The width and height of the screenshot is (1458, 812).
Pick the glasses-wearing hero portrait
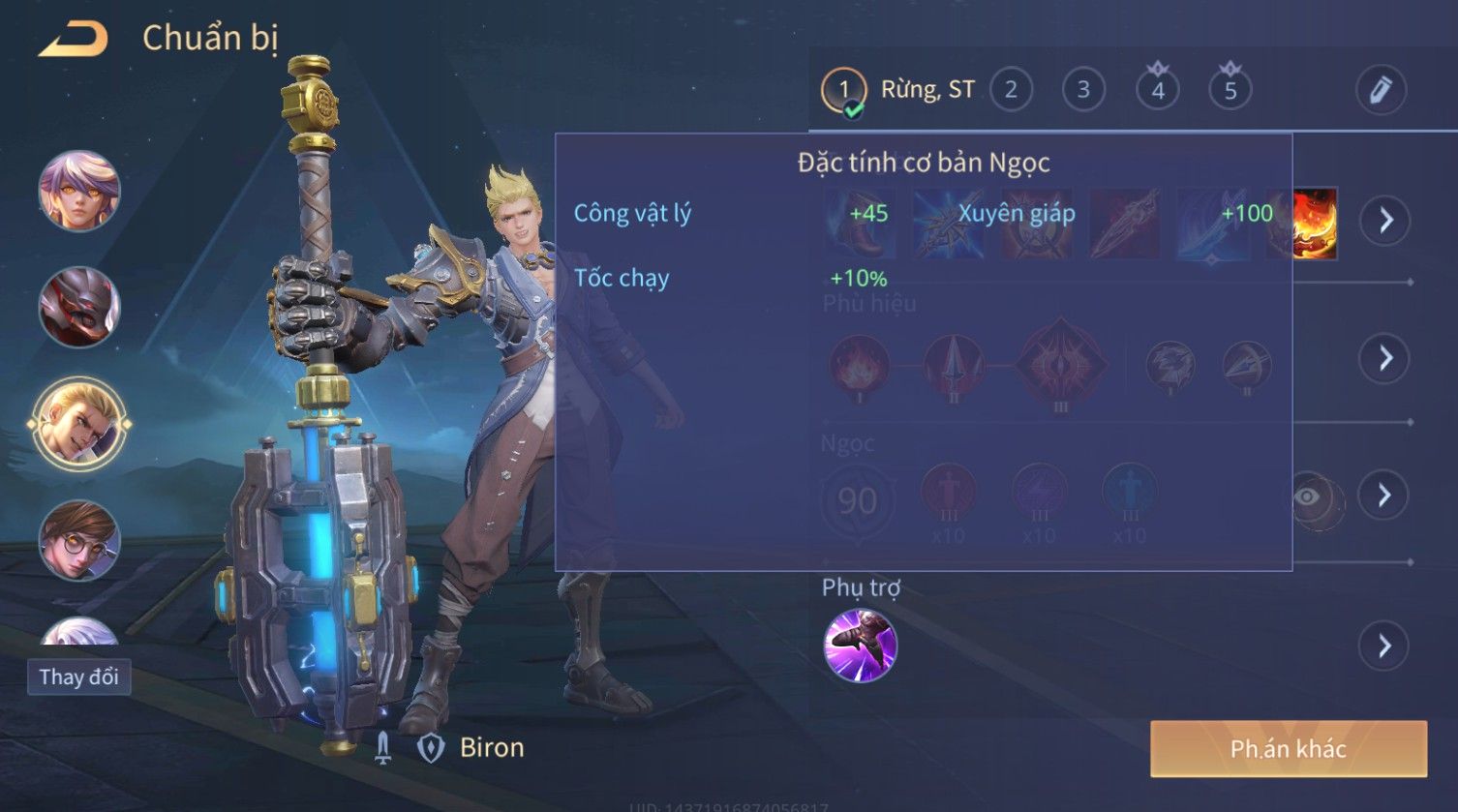pos(79,540)
